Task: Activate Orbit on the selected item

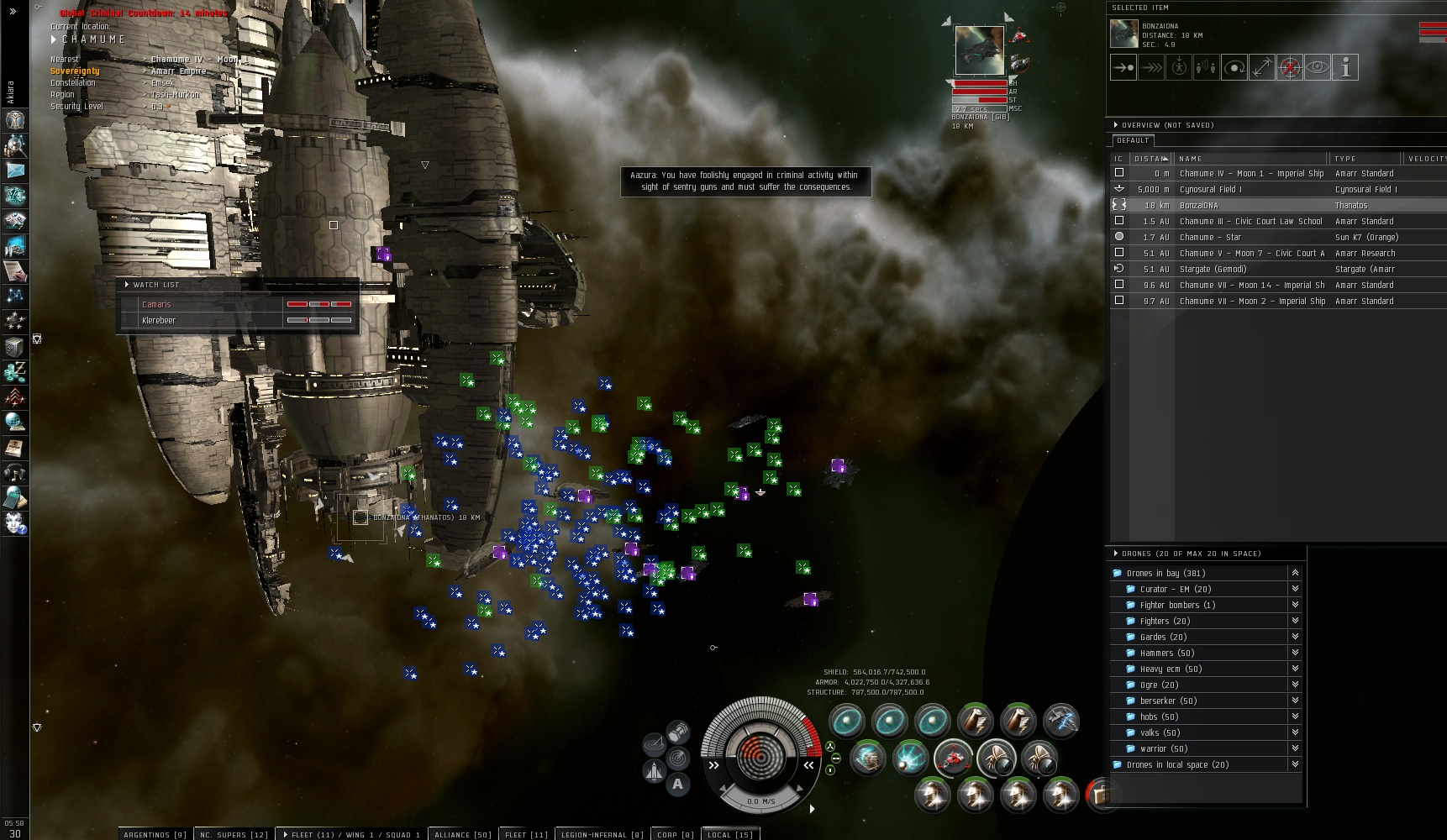Action: [1234, 67]
